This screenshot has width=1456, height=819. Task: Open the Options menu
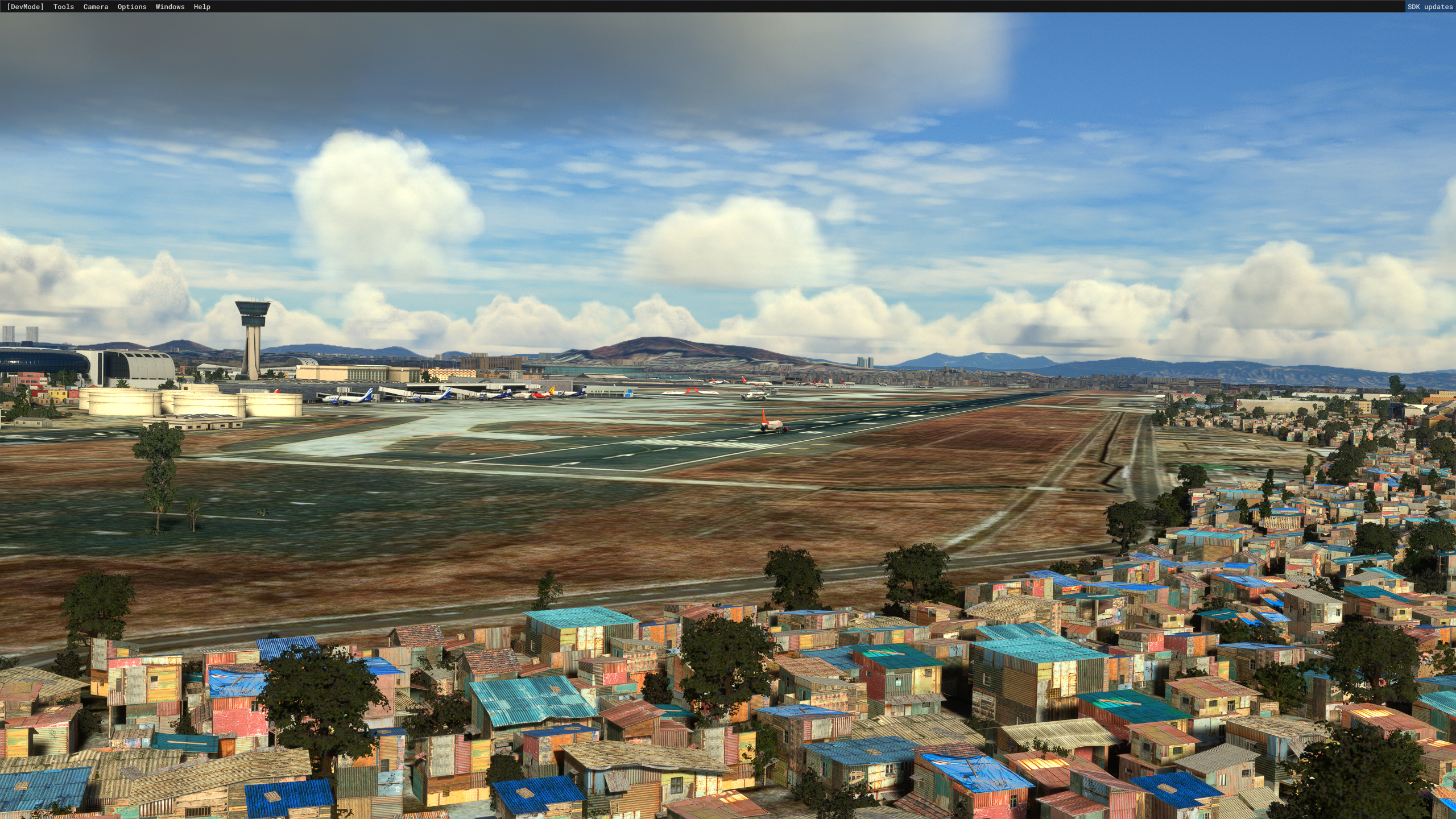(132, 7)
